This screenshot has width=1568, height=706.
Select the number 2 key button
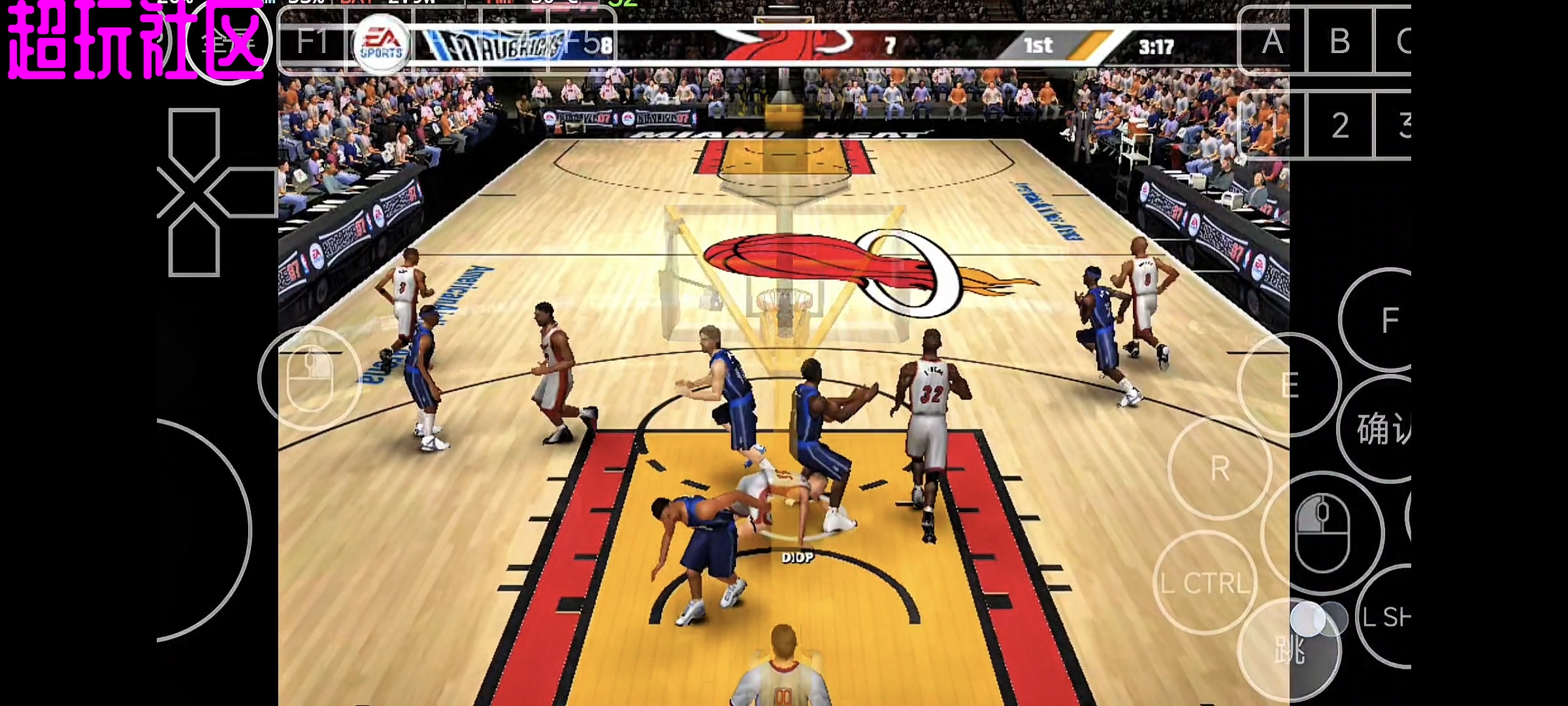coord(1340,126)
